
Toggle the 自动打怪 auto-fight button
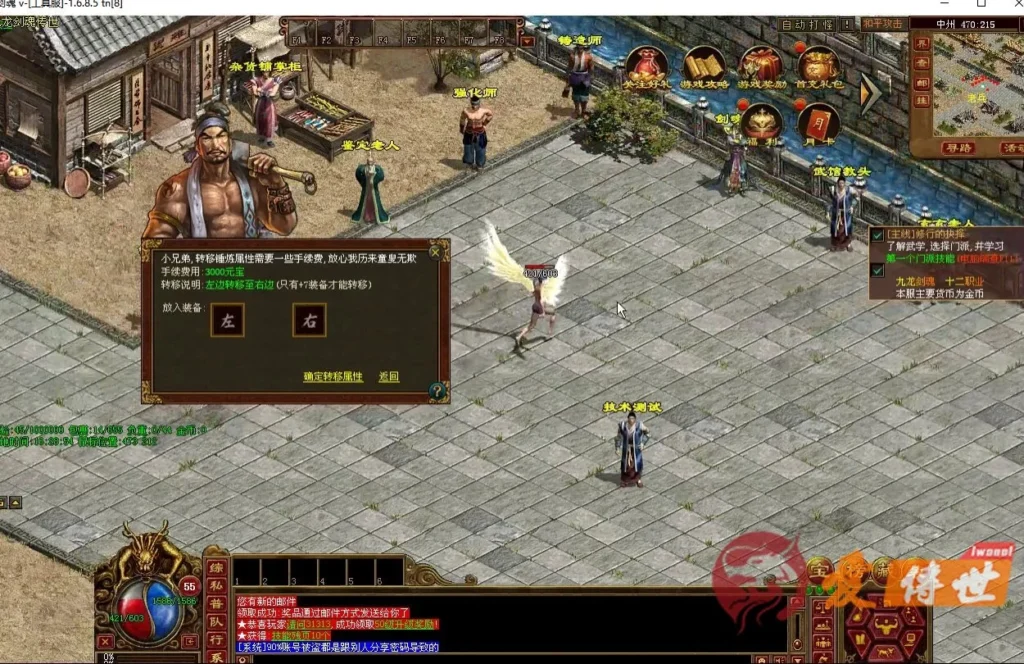pyautogui.click(x=806, y=24)
